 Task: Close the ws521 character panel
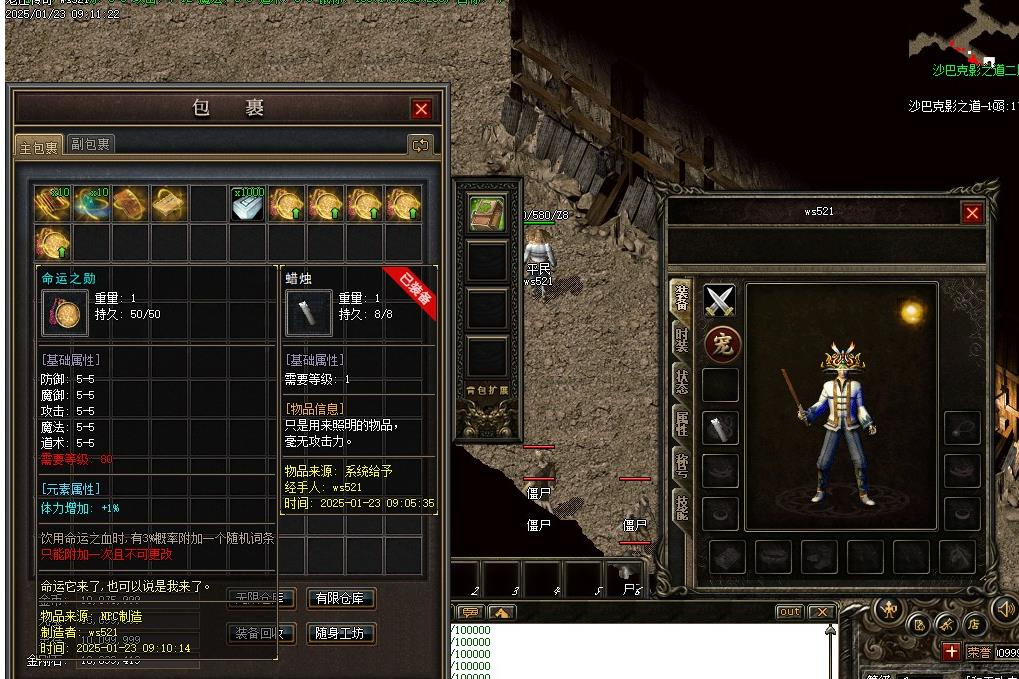[x=971, y=213]
